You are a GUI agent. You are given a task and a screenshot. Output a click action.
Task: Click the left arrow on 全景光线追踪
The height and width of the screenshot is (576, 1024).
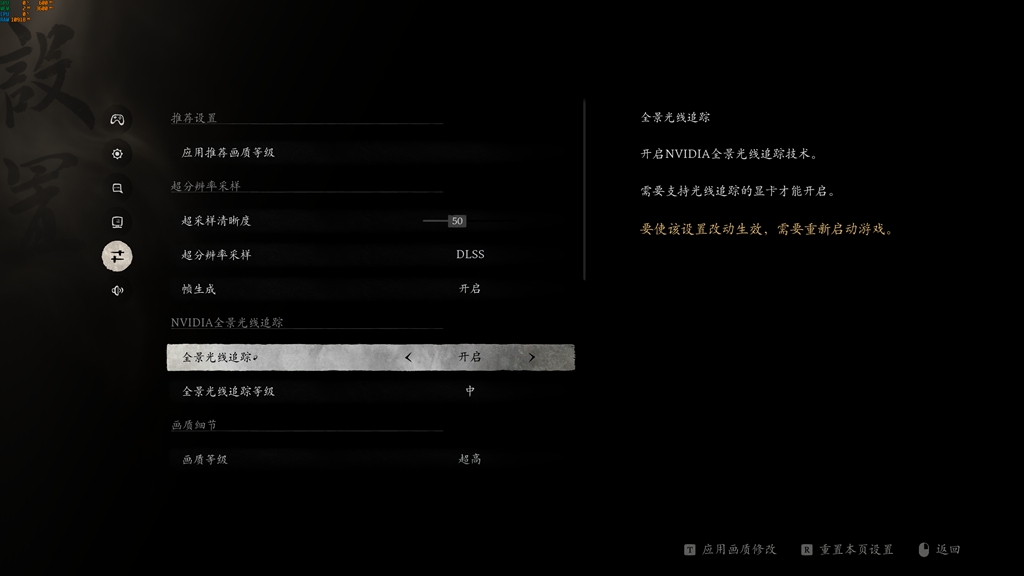click(408, 357)
